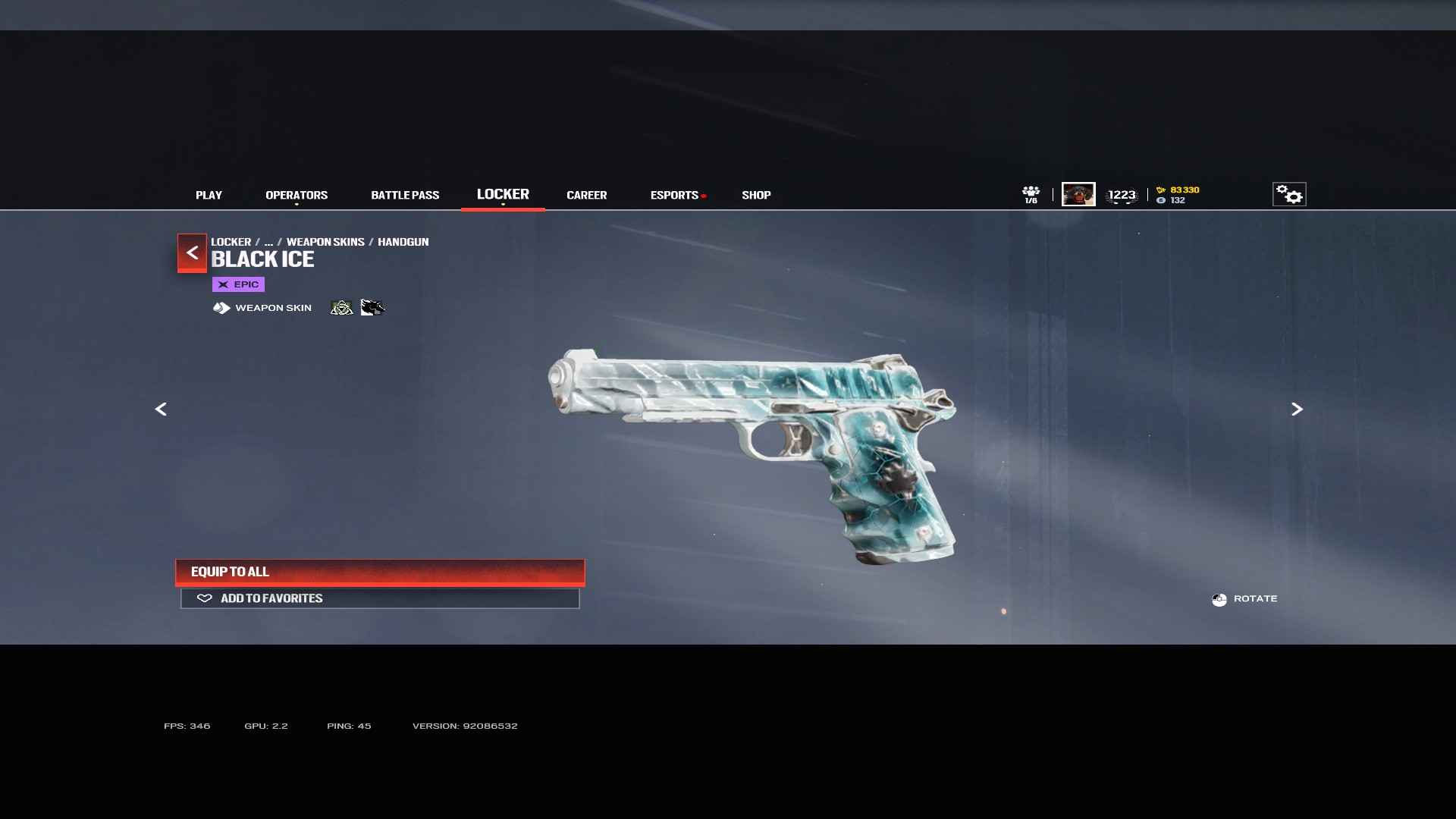Show the next weapon skin
This screenshot has height=819, width=1456.
(x=1297, y=409)
